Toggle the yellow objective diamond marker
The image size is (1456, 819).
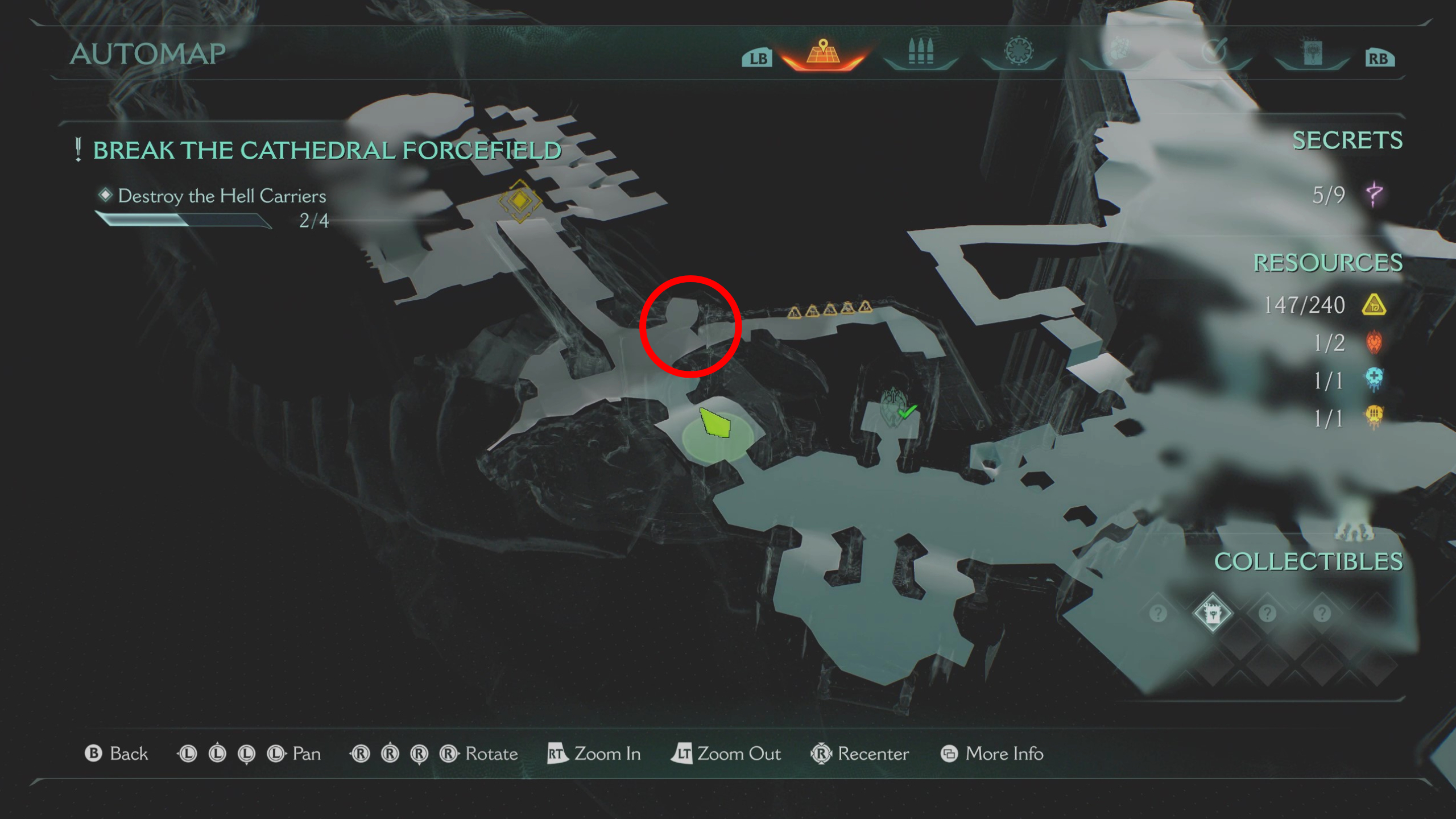click(x=521, y=202)
